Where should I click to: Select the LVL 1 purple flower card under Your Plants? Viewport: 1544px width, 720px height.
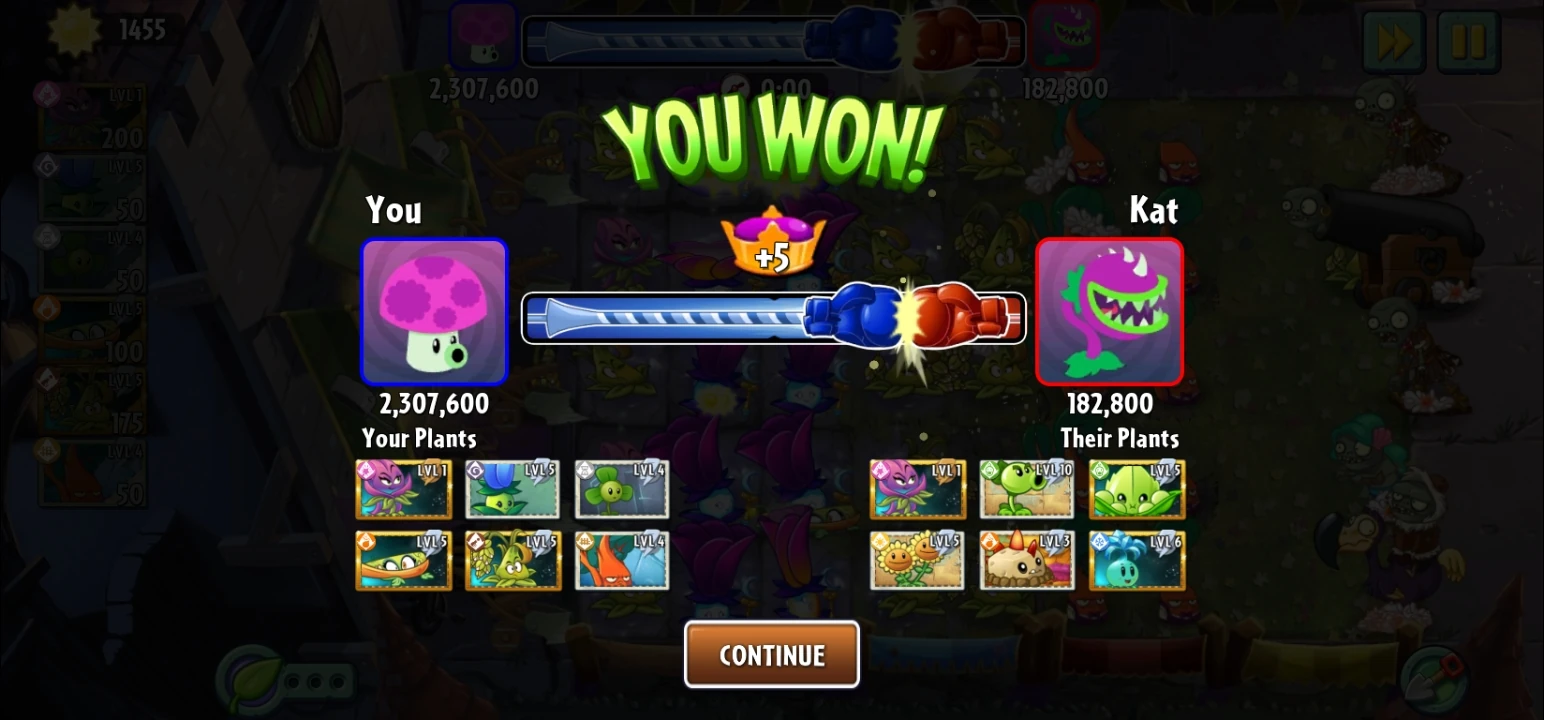tap(404, 489)
